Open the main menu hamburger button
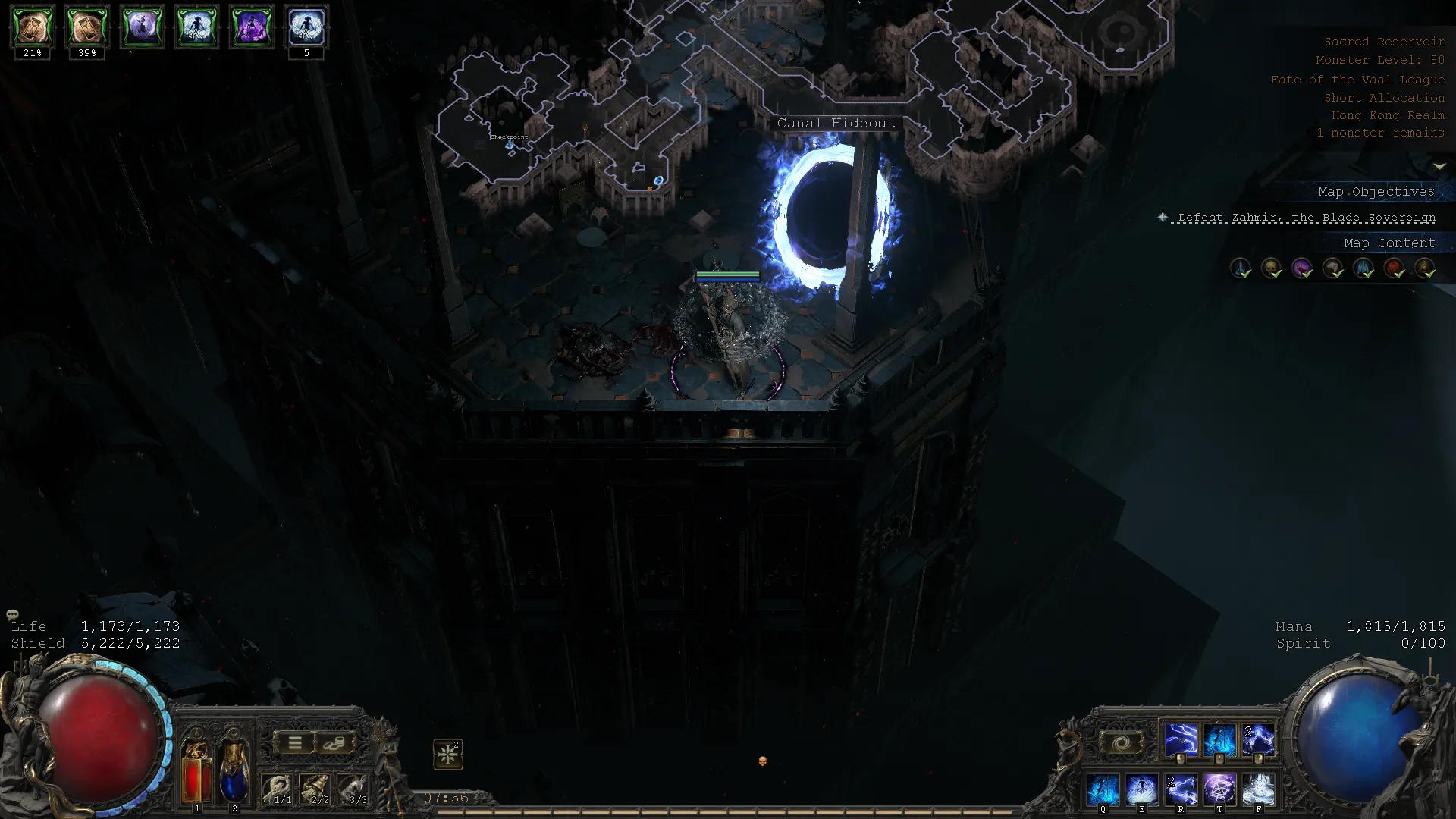 295,743
